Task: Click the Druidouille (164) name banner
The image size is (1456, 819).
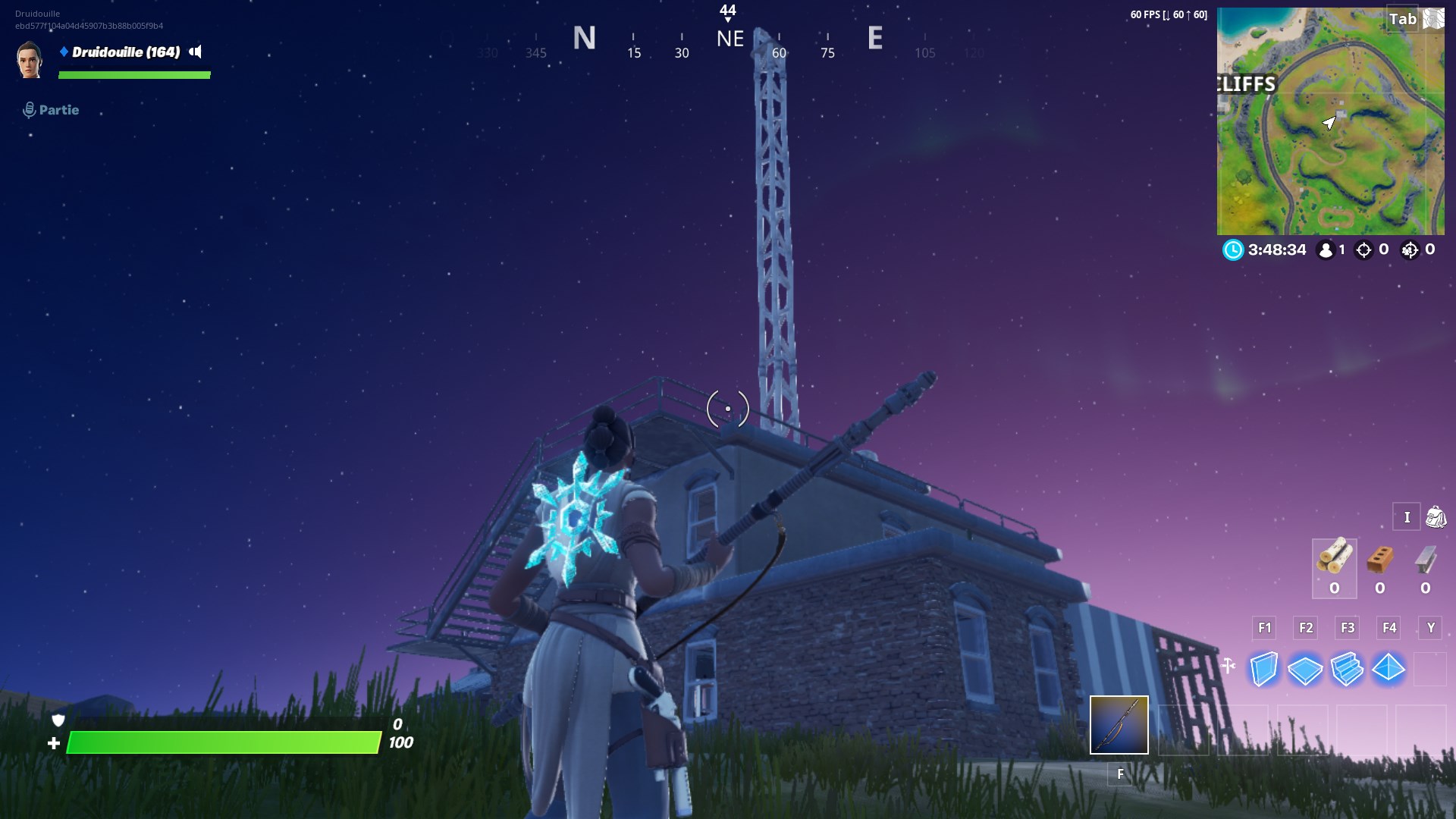Action: (125, 53)
